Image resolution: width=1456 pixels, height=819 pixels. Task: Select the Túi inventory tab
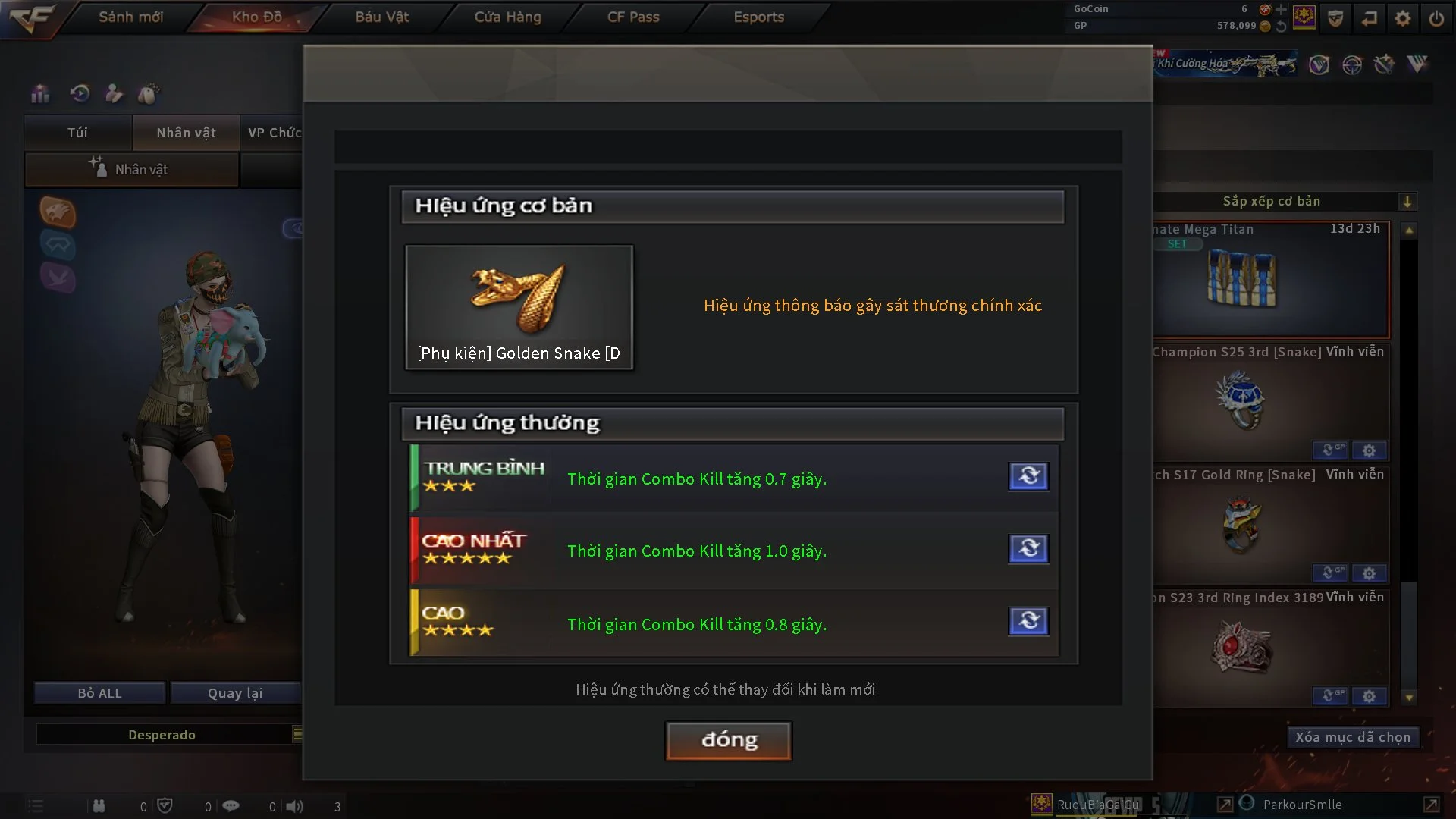[77, 133]
